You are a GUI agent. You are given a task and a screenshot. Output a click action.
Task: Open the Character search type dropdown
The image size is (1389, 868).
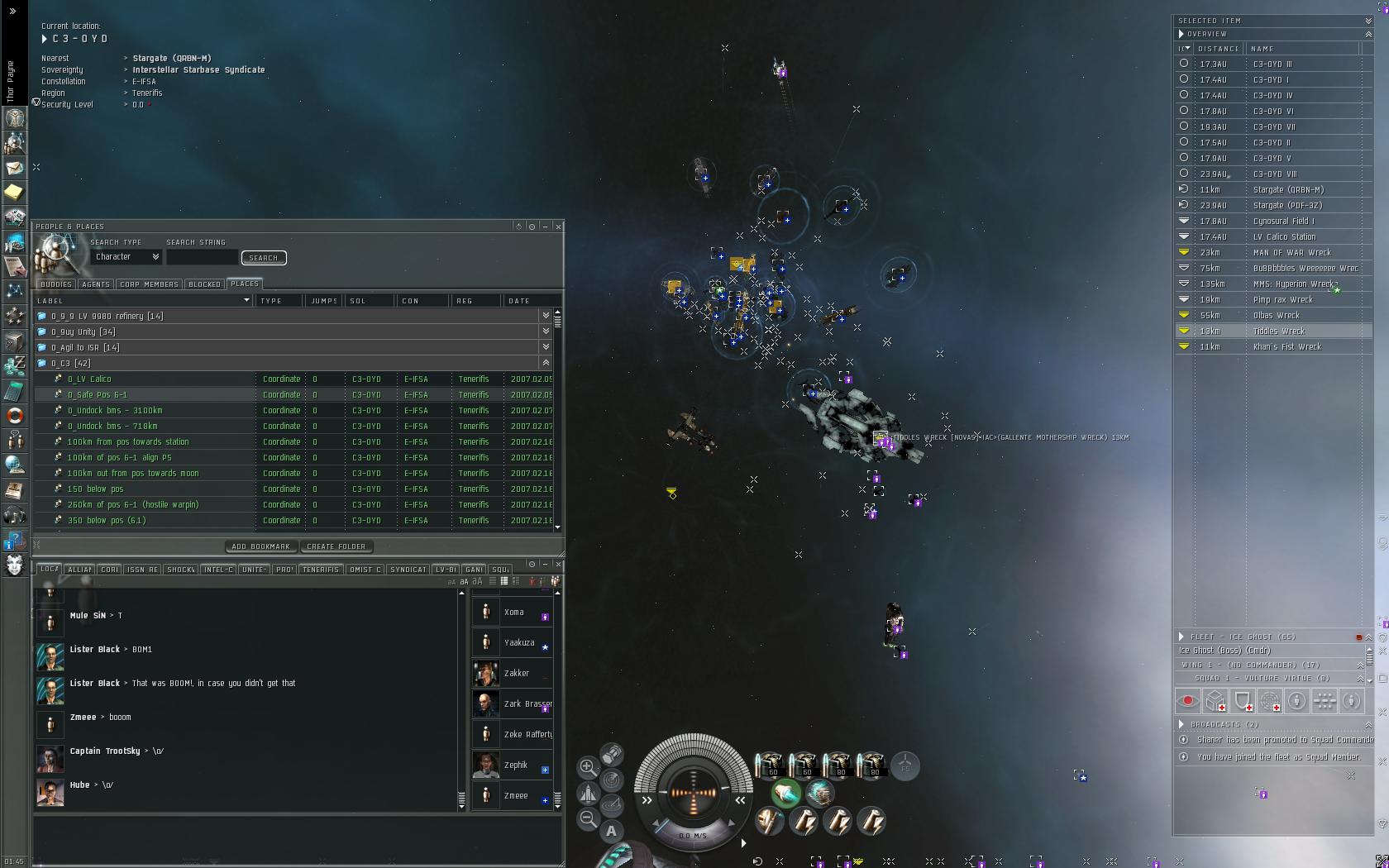pyautogui.click(x=126, y=257)
